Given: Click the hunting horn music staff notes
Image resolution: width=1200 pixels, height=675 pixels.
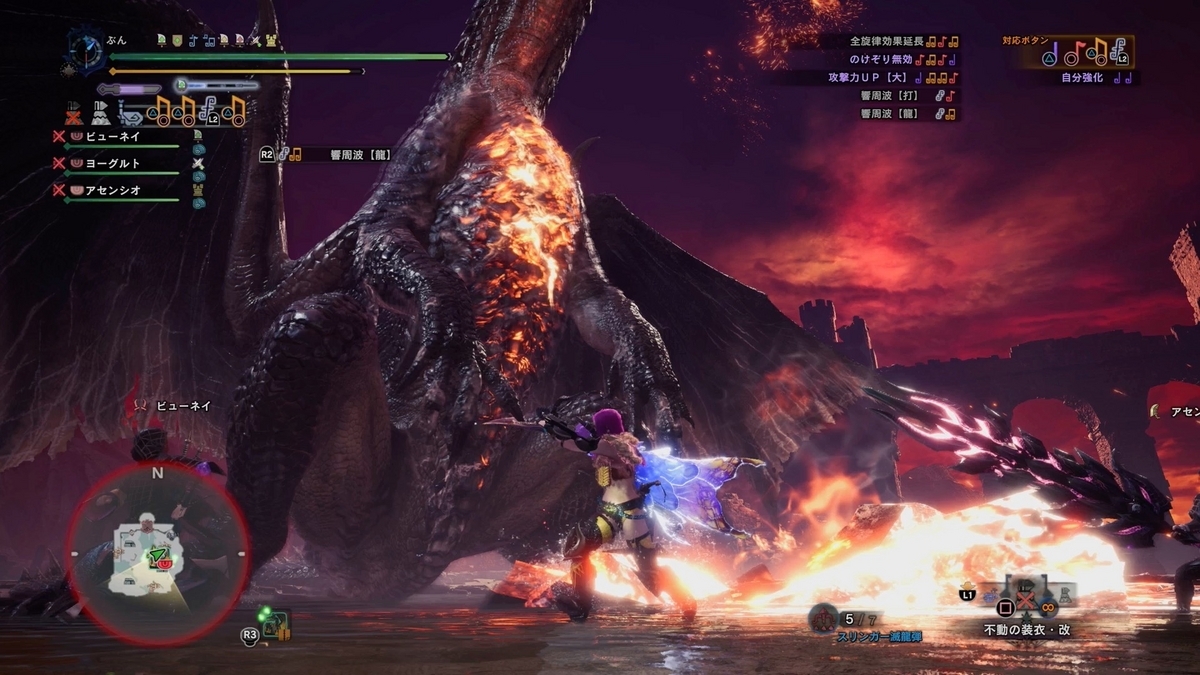Looking at the screenshot, I should [x=200, y=110].
